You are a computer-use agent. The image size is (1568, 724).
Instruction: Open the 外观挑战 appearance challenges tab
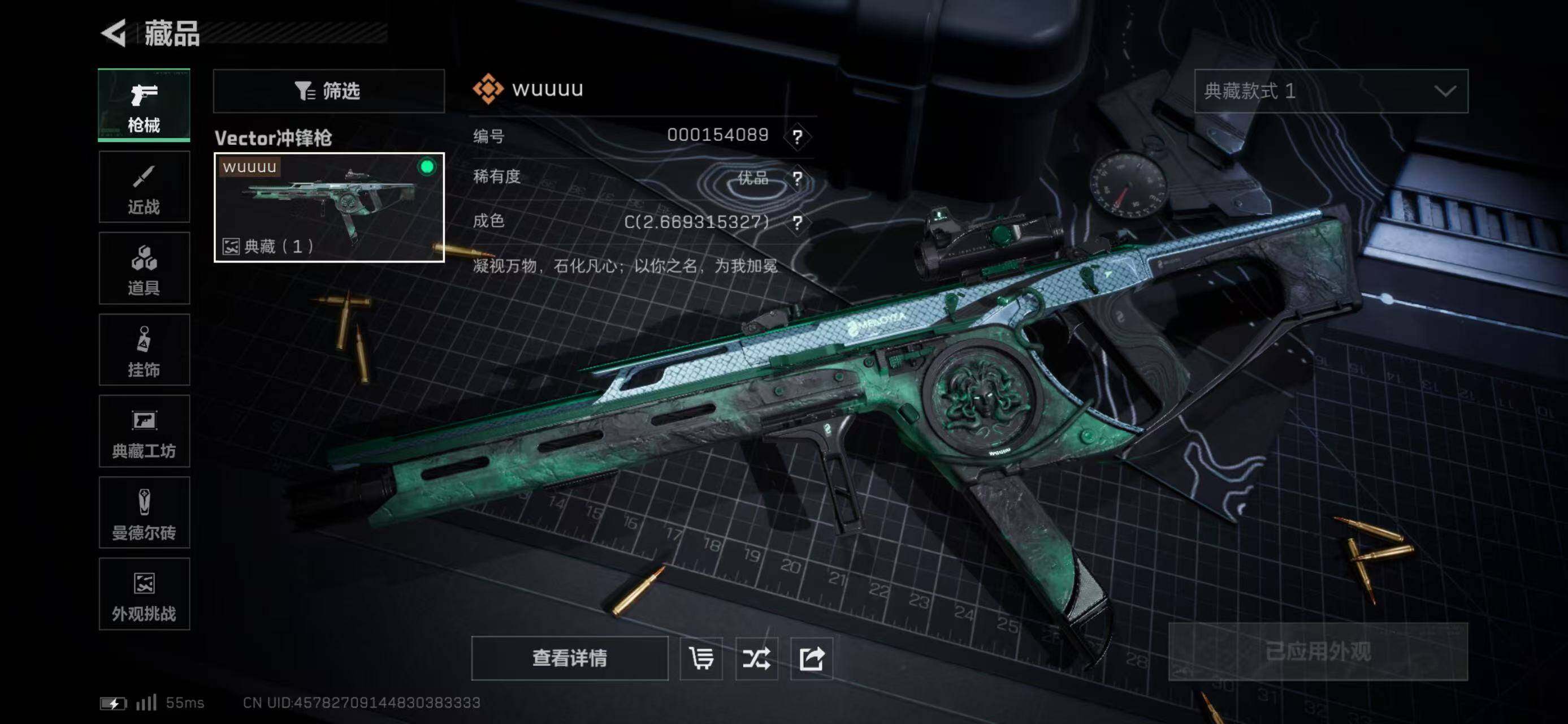(144, 594)
